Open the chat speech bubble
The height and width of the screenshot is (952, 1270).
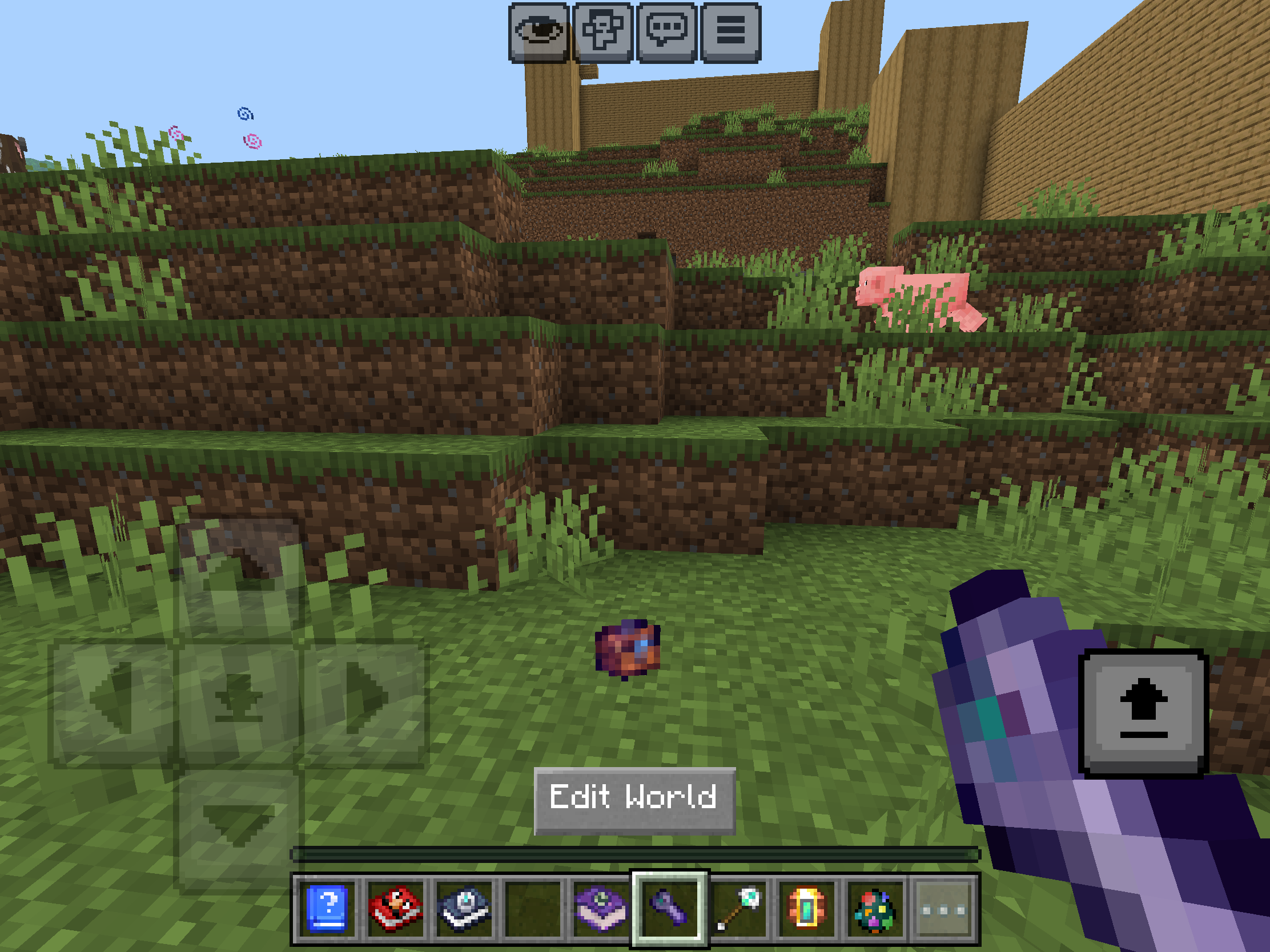click(x=667, y=32)
